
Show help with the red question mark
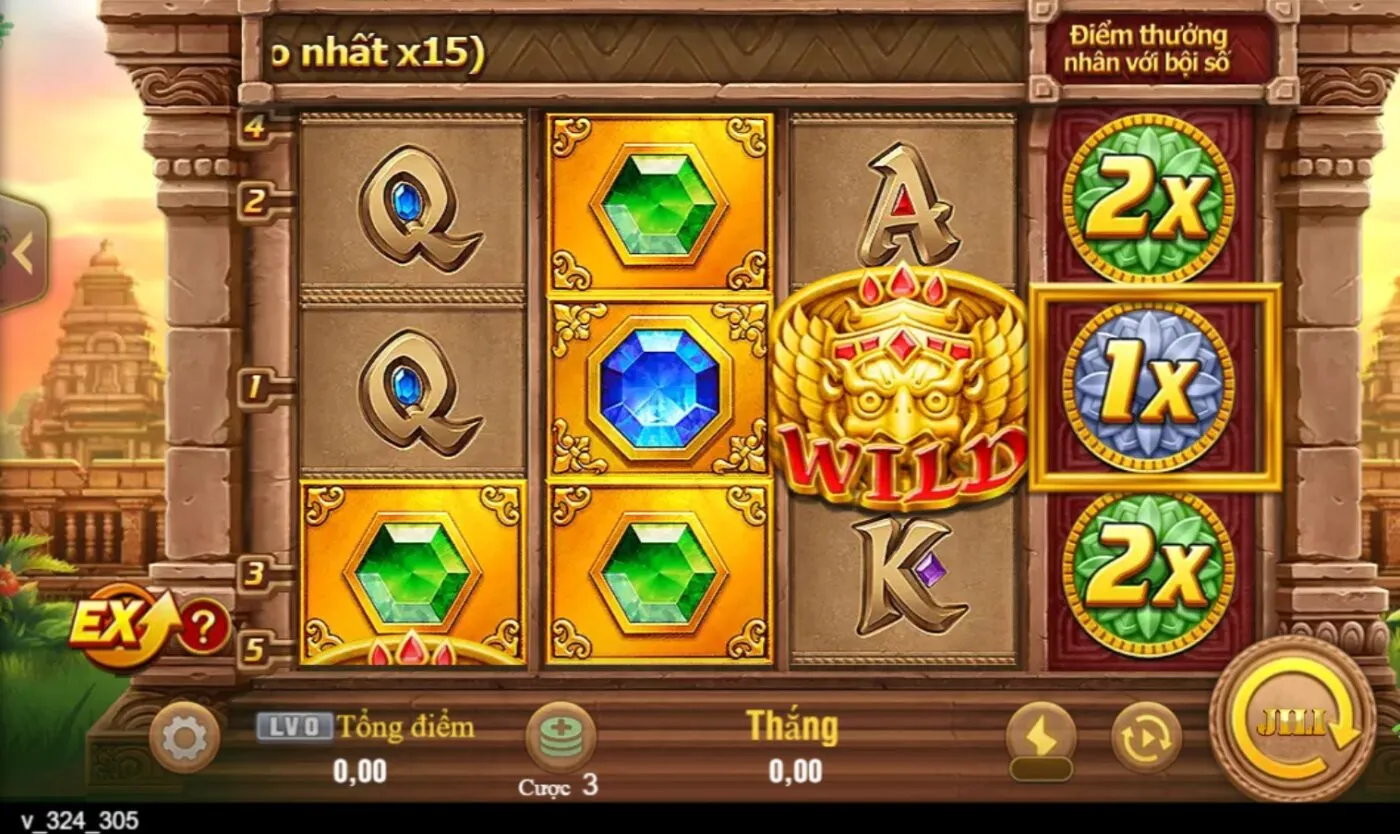pyautogui.click(x=203, y=628)
